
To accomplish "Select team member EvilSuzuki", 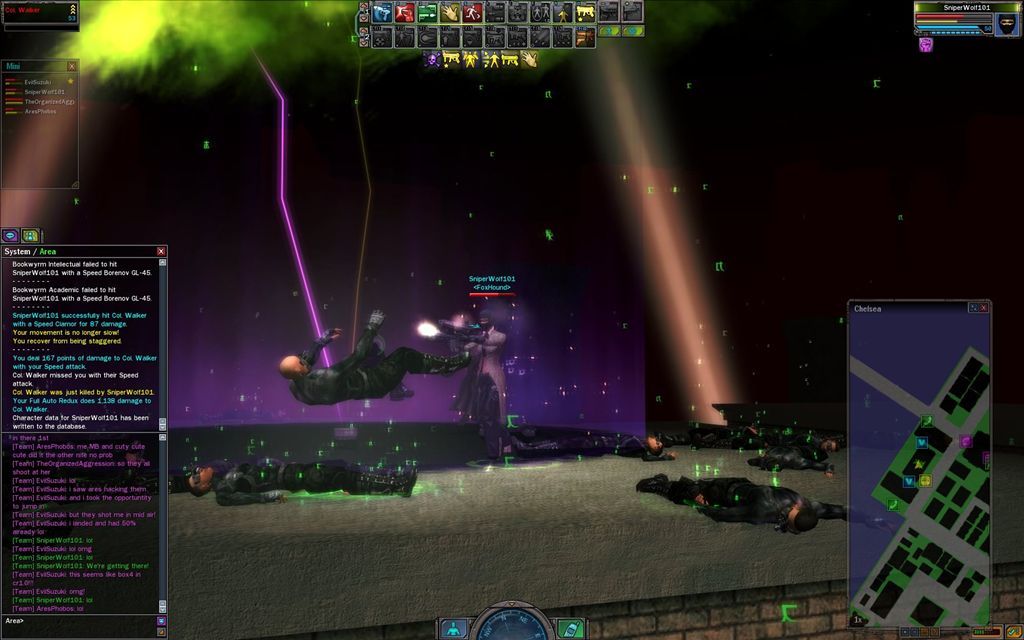I will tap(38, 81).
